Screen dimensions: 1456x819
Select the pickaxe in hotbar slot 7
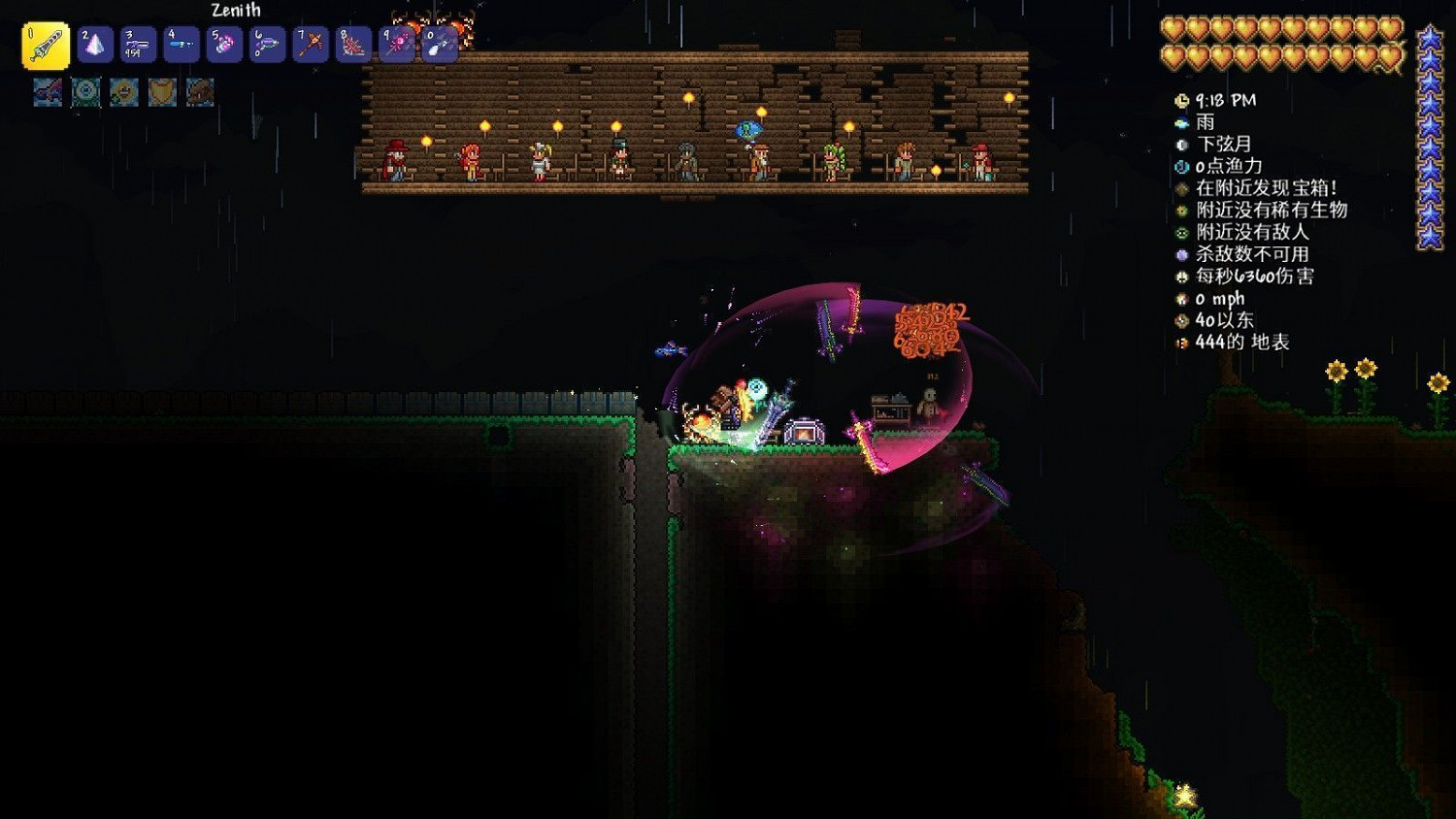coord(309,44)
